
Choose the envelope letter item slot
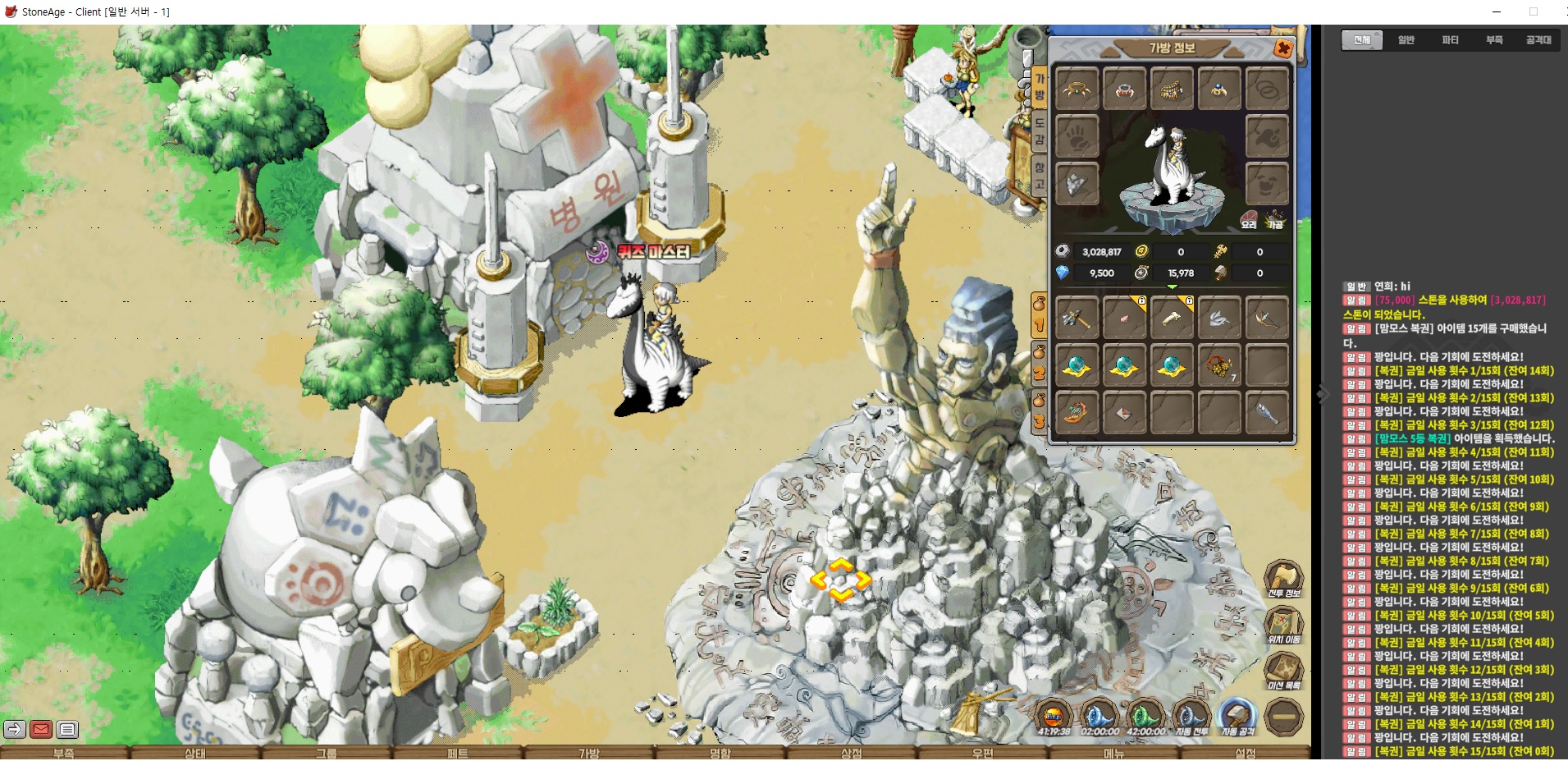pos(1123,412)
